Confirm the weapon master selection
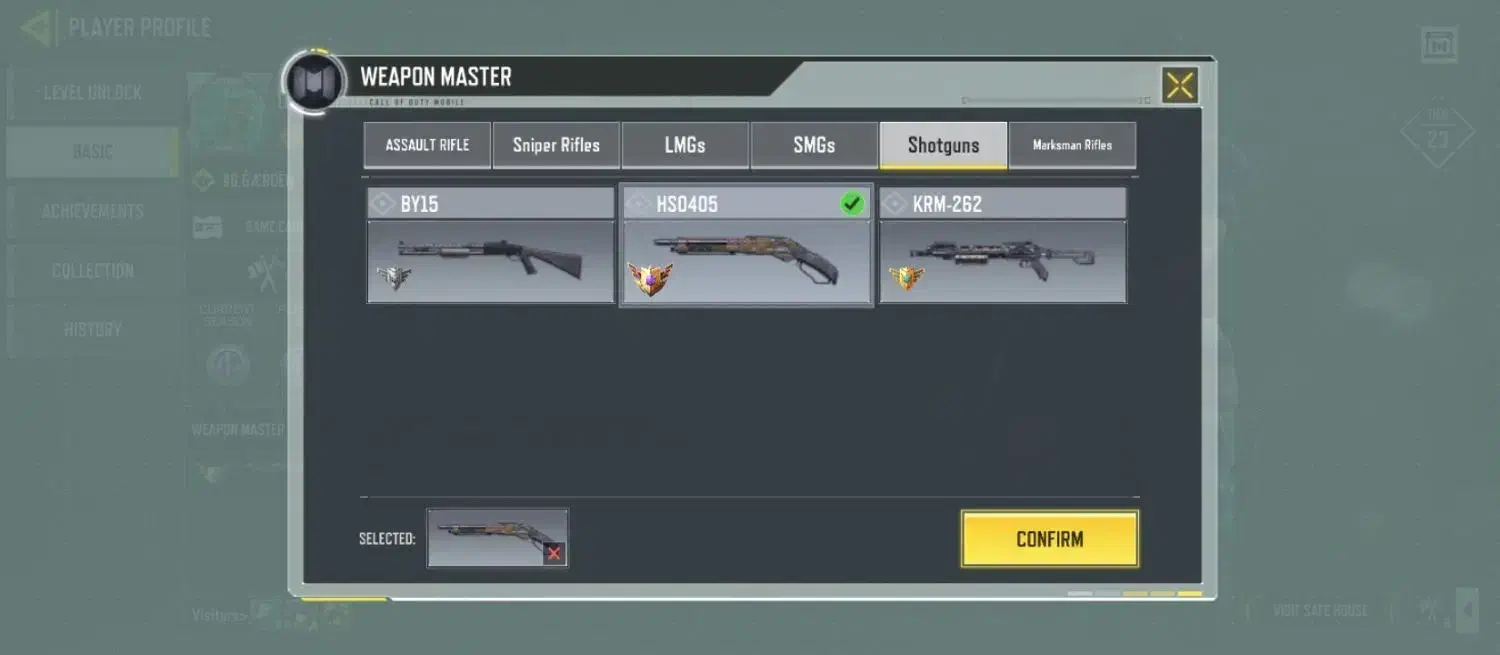This screenshot has width=1500, height=655. (x=1049, y=539)
